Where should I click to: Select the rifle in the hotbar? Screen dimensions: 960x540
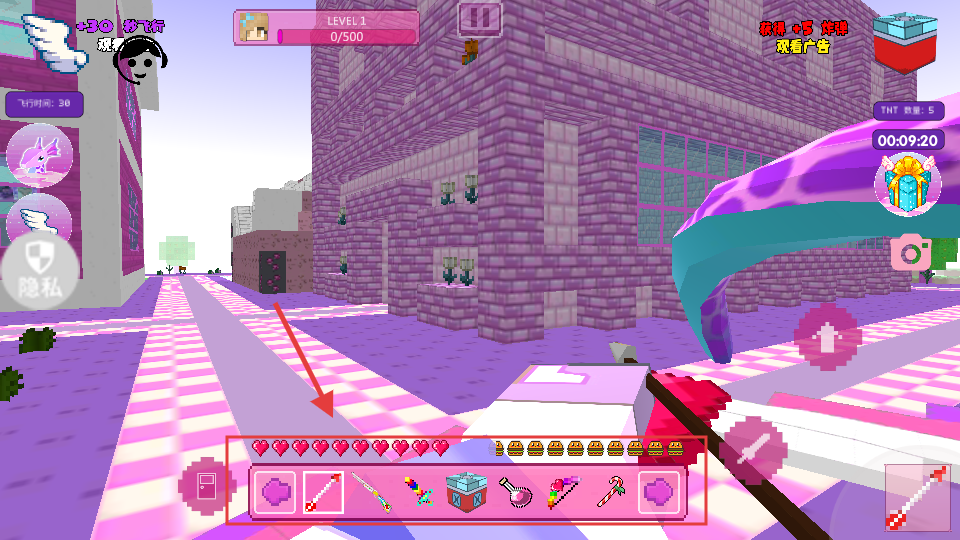371,492
